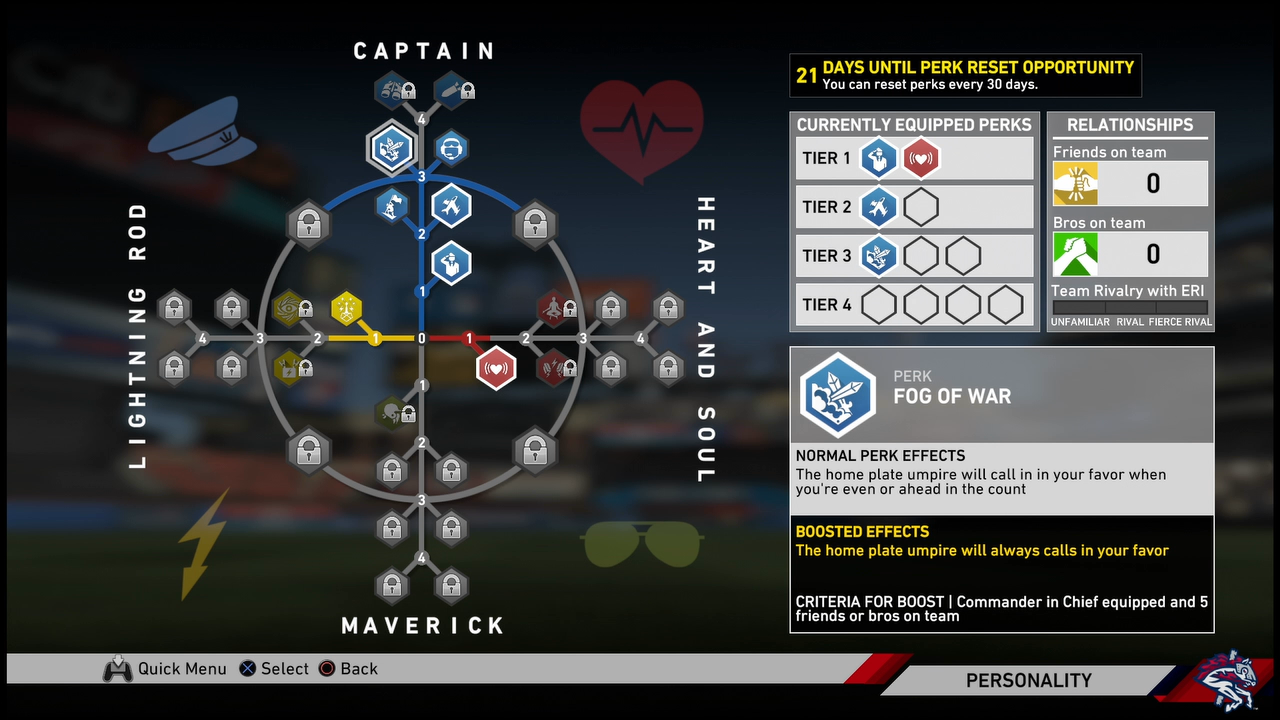Select the blue captain perk in Tier 1 row
The width and height of the screenshot is (1280, 720).
[878, 158]
